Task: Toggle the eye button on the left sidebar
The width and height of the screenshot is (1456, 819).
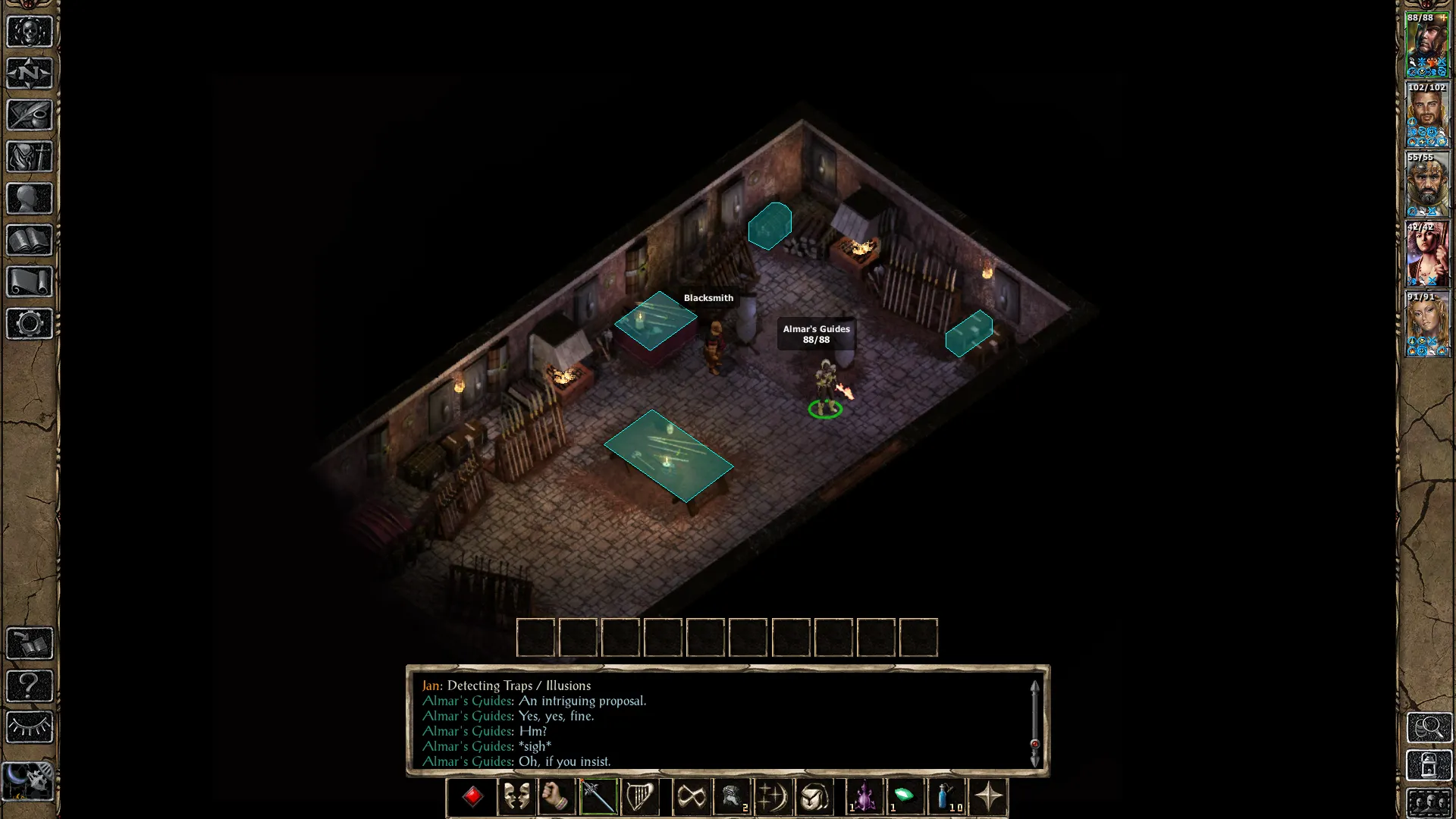Action: pyautogui.click(x=30, y=727)
